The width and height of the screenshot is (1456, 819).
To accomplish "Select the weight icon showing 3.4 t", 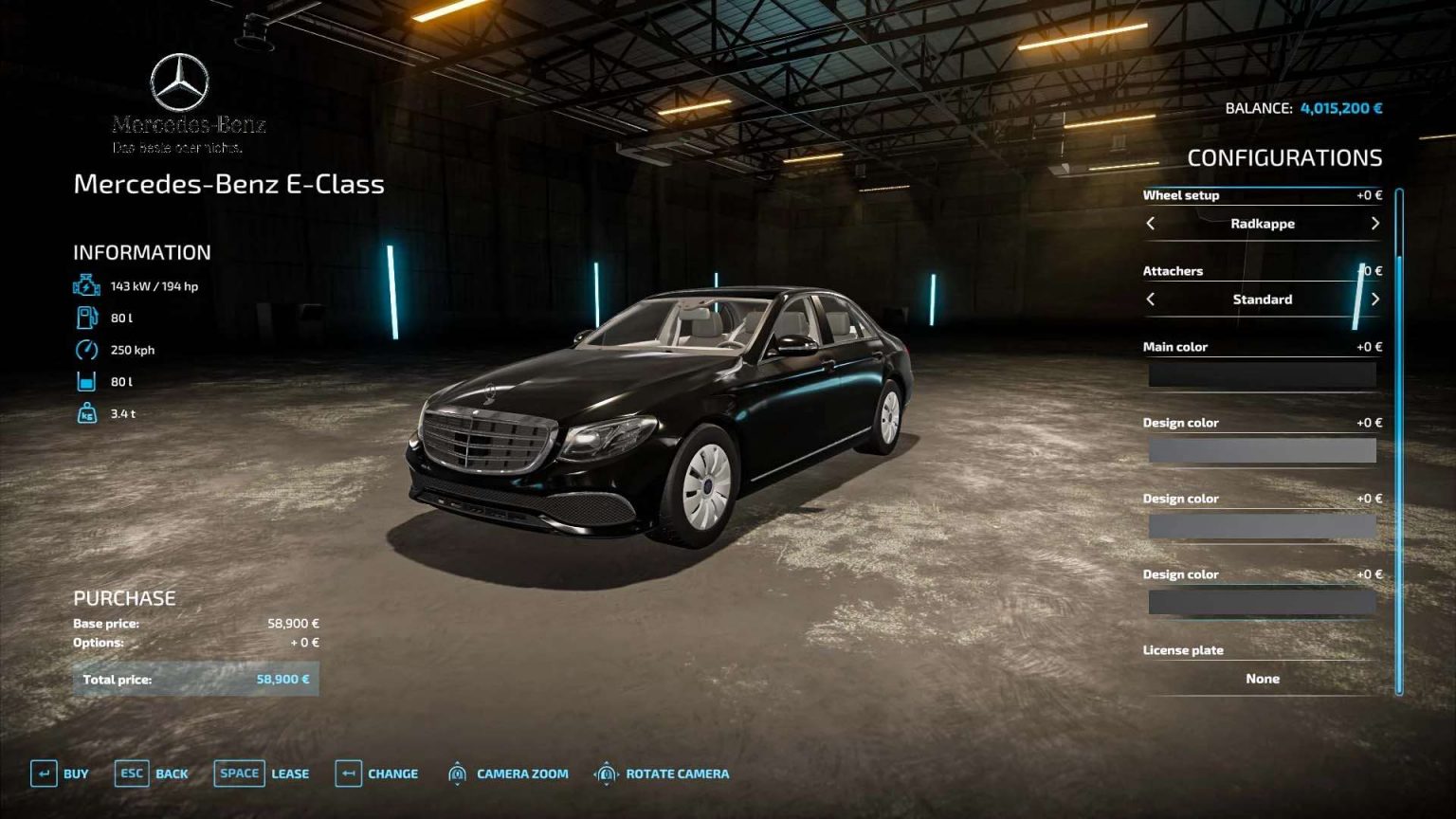I will coord(85,412).
